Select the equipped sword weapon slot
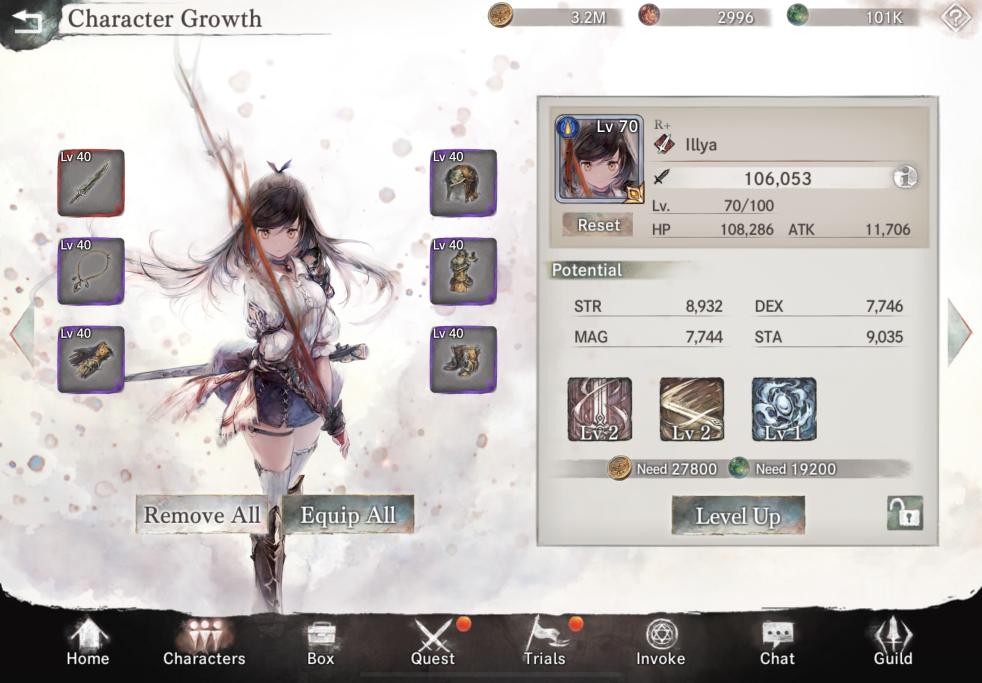Image resolution: width=982 pixels, height=683 pixels. point(91,183)
